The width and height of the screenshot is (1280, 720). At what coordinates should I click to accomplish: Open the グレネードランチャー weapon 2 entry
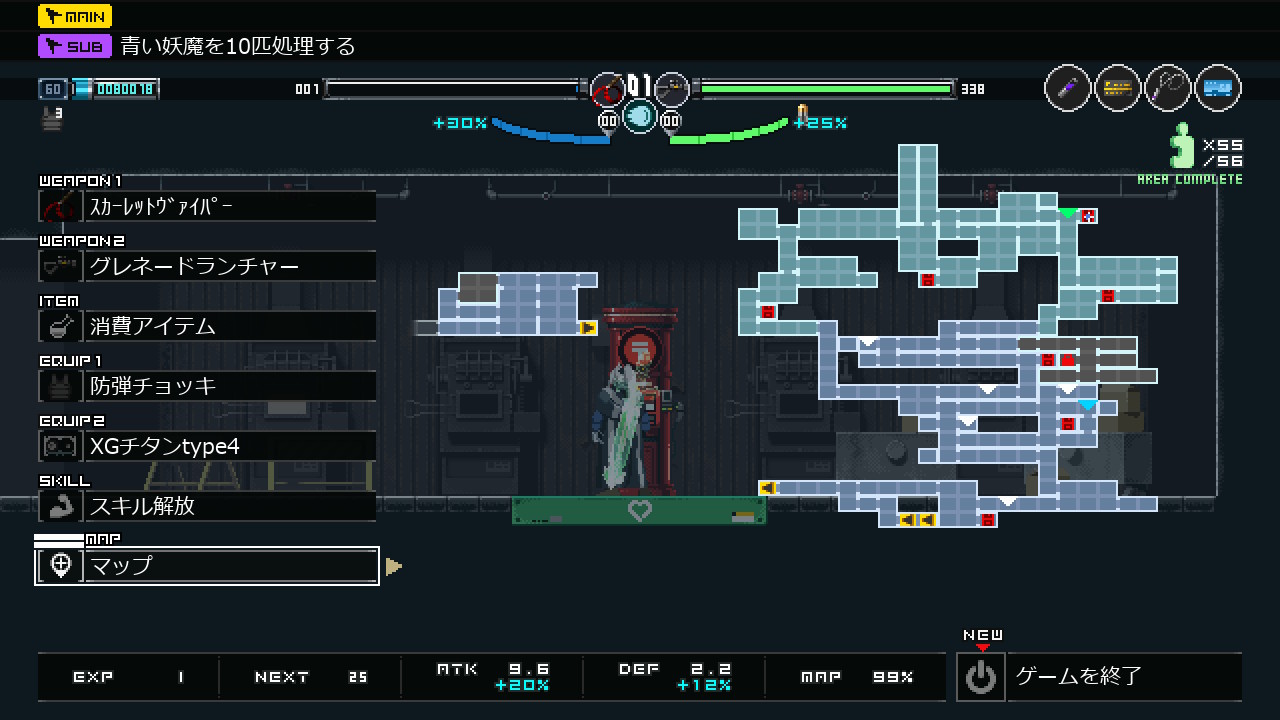click(207, 266)
